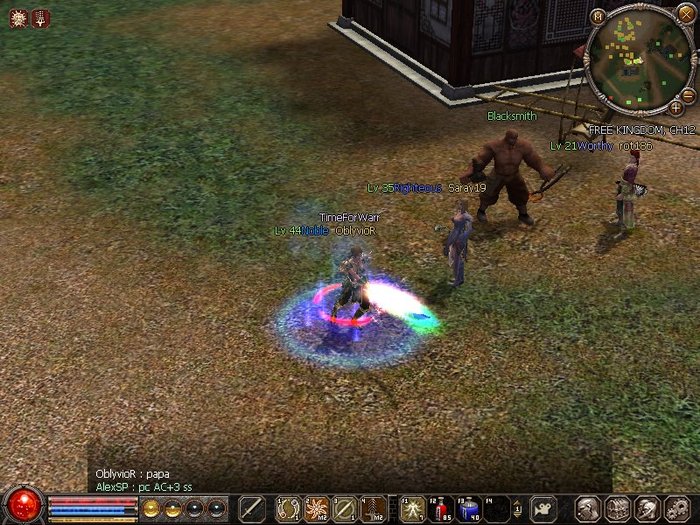This screenshot has height=525, width=700.
Task: Use the red potion in the quickslot
Action: coord(441,509)
